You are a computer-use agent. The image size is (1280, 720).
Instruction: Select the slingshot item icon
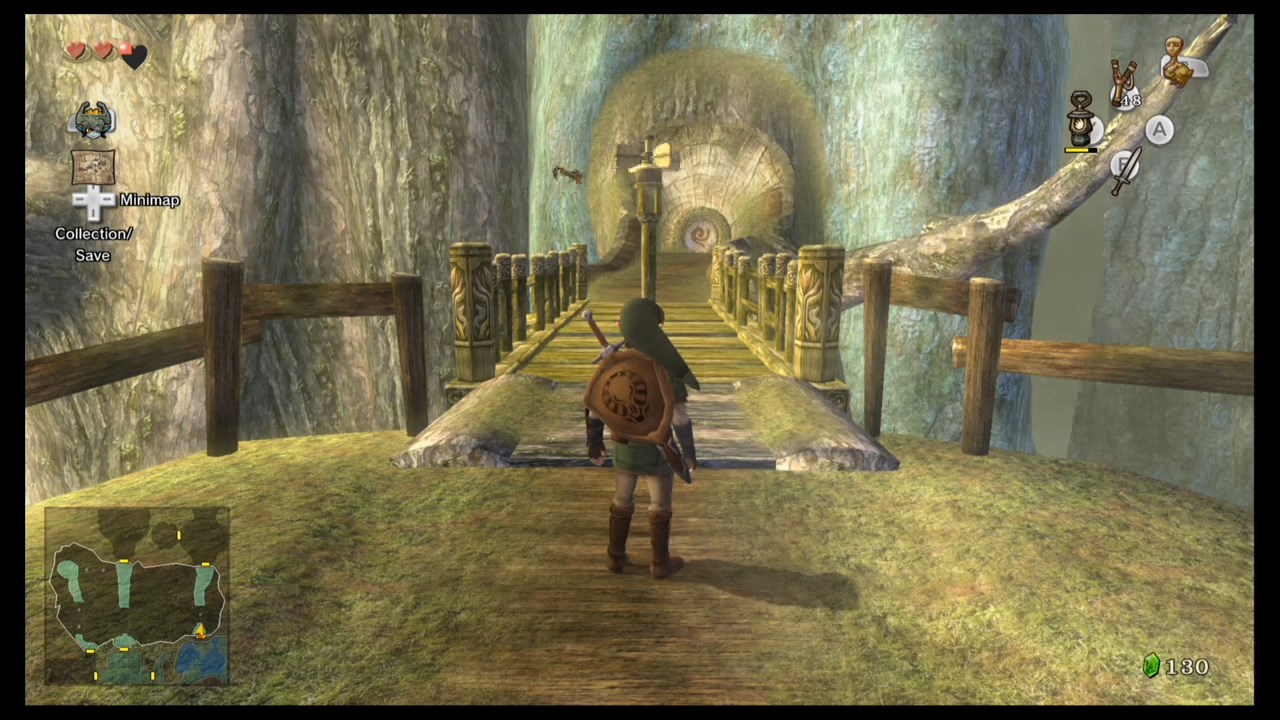(x=1122, y=75)
